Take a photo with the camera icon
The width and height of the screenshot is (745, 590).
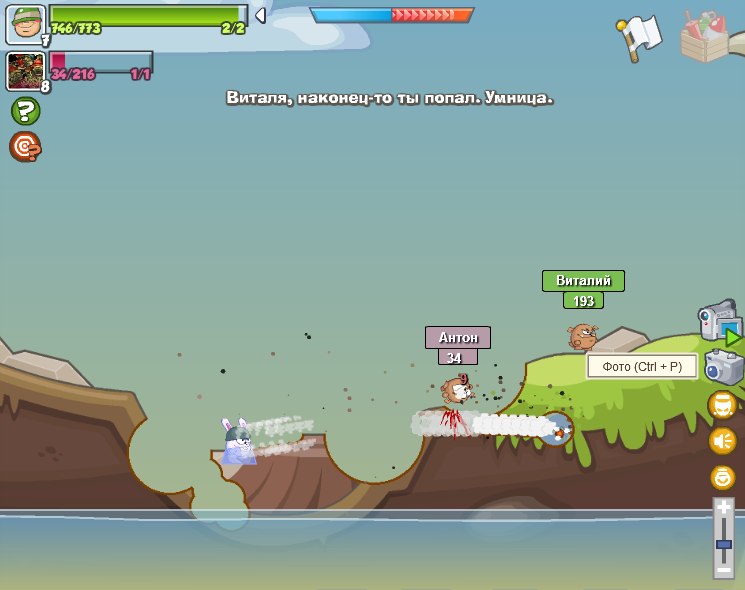click(723, 367)
